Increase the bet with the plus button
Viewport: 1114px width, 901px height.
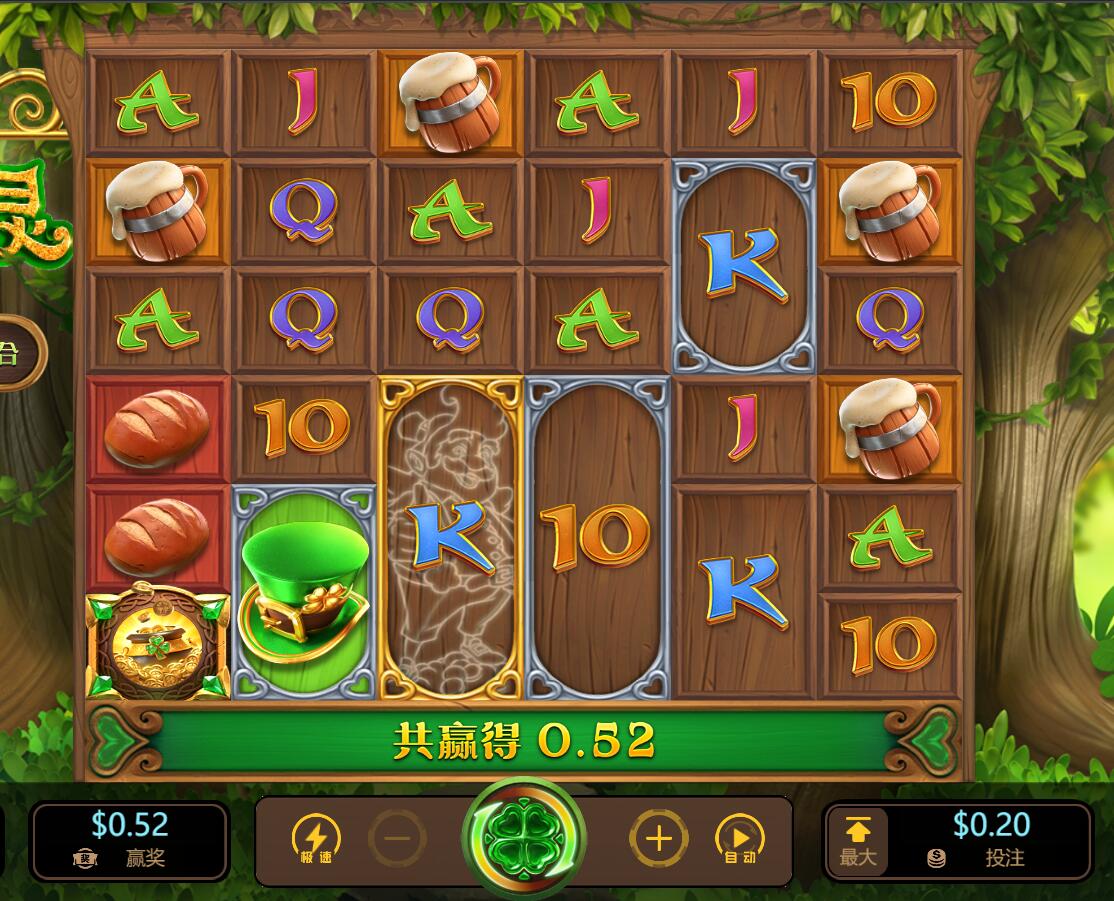coord(658,839)
